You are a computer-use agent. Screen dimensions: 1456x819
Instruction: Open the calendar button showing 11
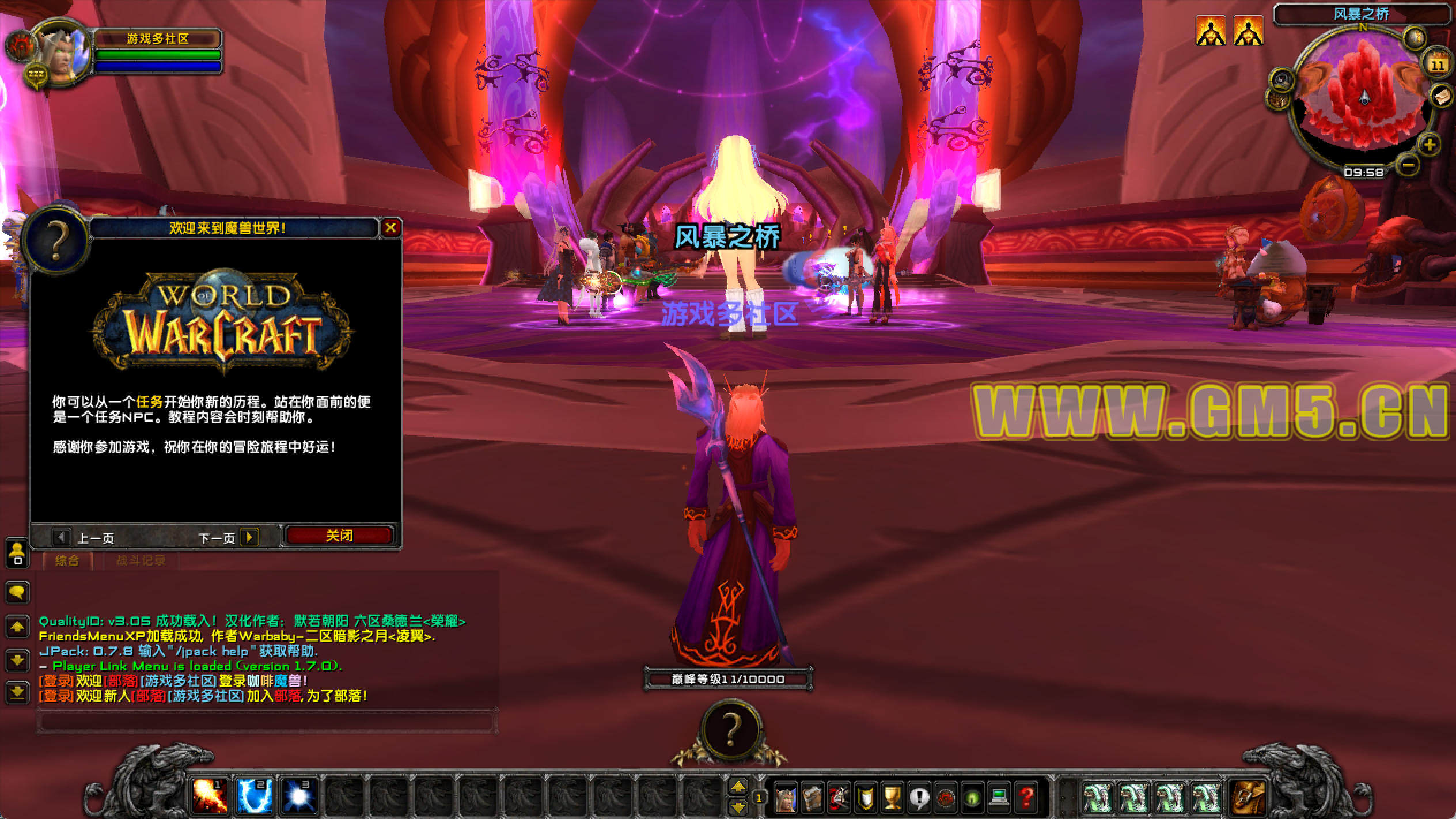click(1438, 65)
